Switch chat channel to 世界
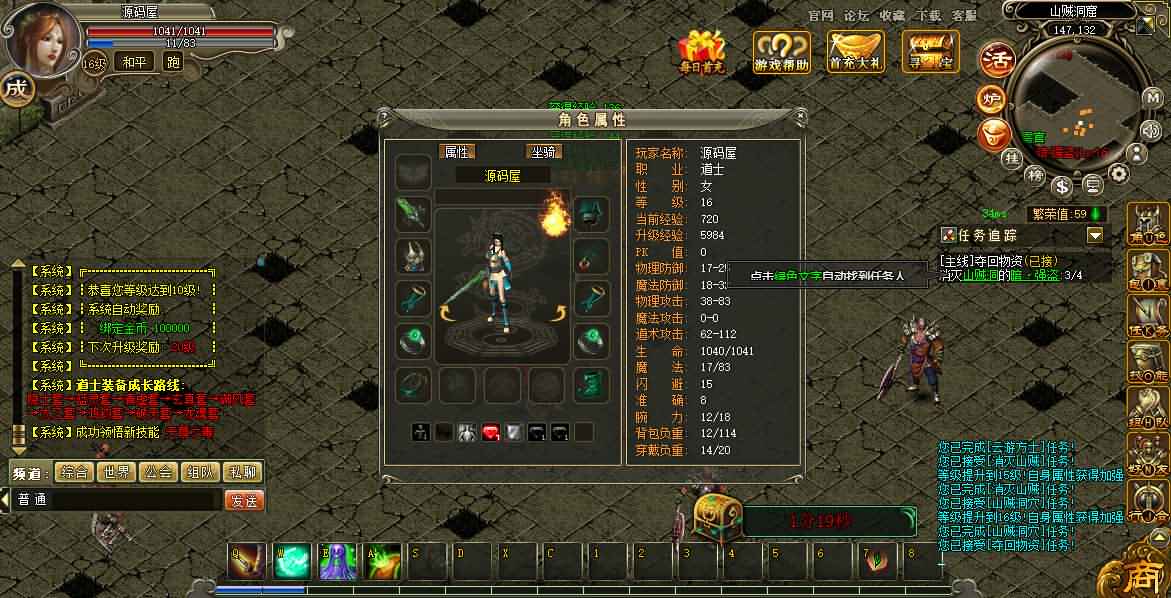Viewport: 1171px width, 598px height. click(116, 472)
